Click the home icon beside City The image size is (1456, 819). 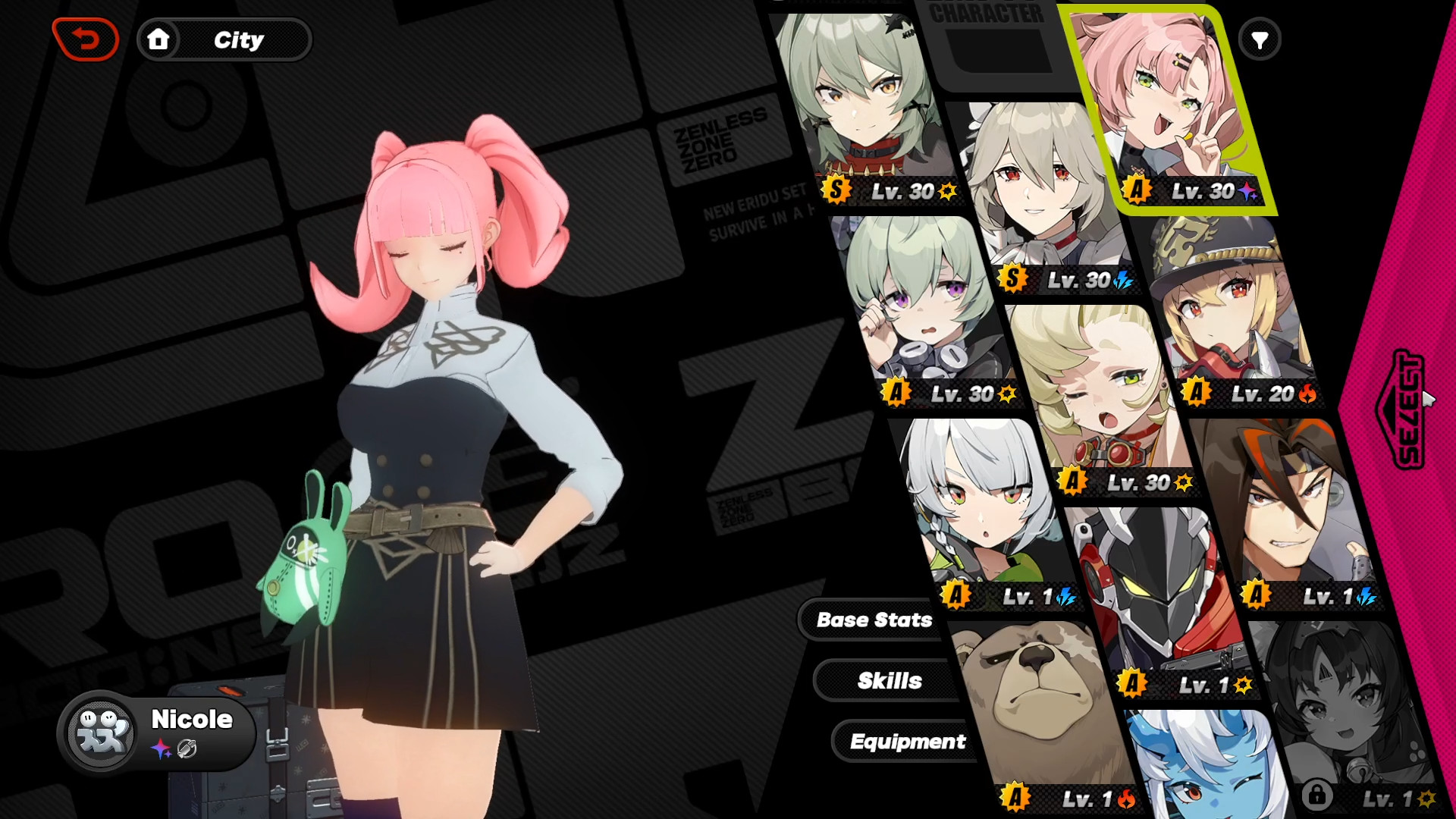coord(159,40)
